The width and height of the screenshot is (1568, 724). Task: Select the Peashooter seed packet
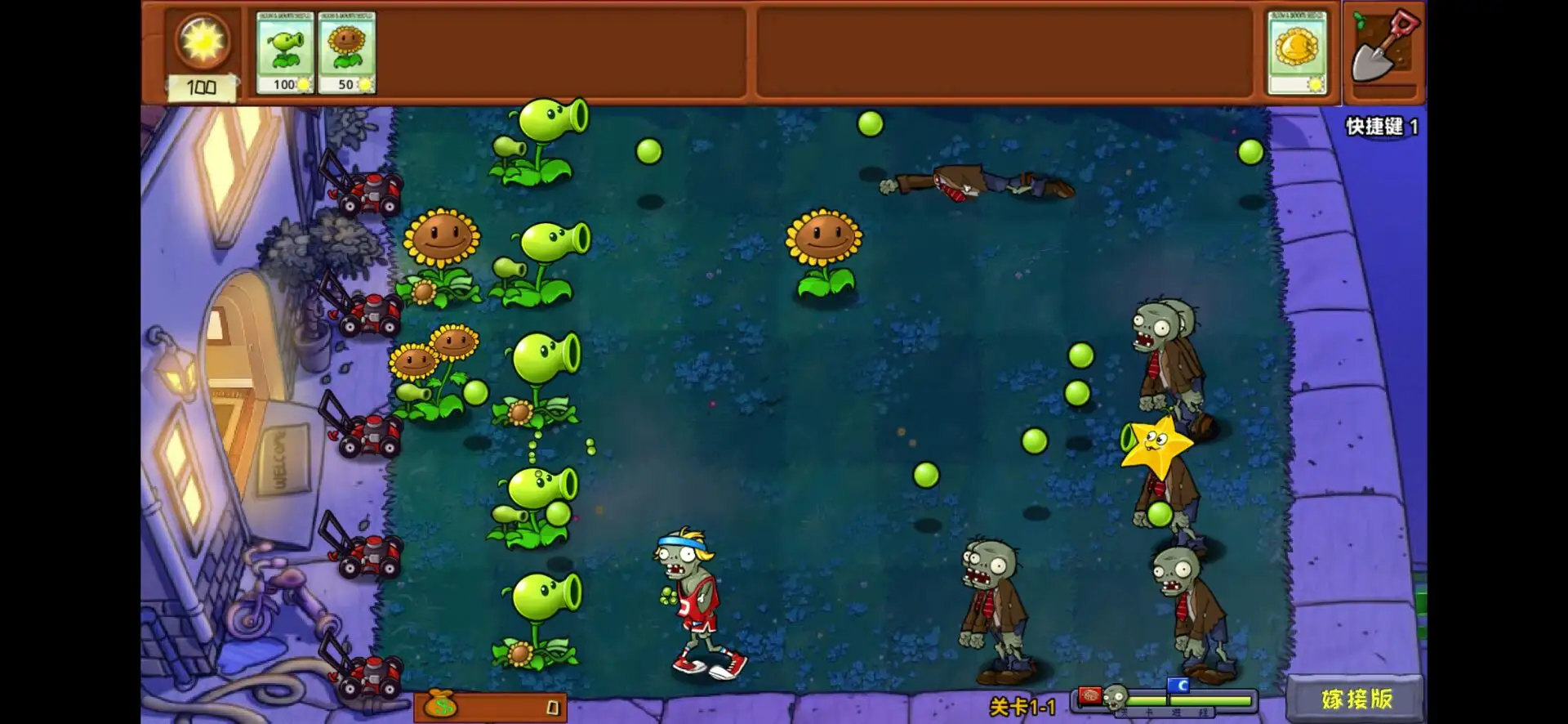284,53
